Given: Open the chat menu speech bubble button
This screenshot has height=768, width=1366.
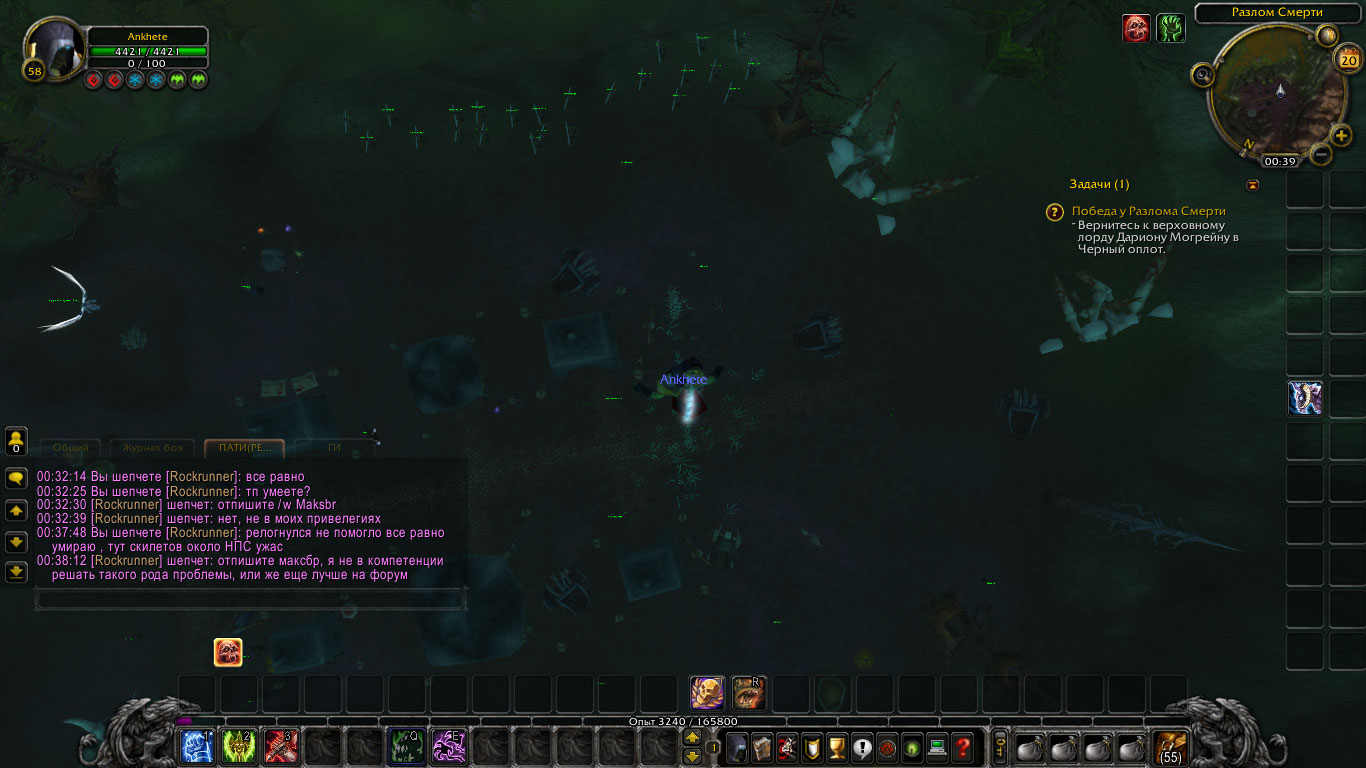Looking at the screenshot, I should (16, 478).
